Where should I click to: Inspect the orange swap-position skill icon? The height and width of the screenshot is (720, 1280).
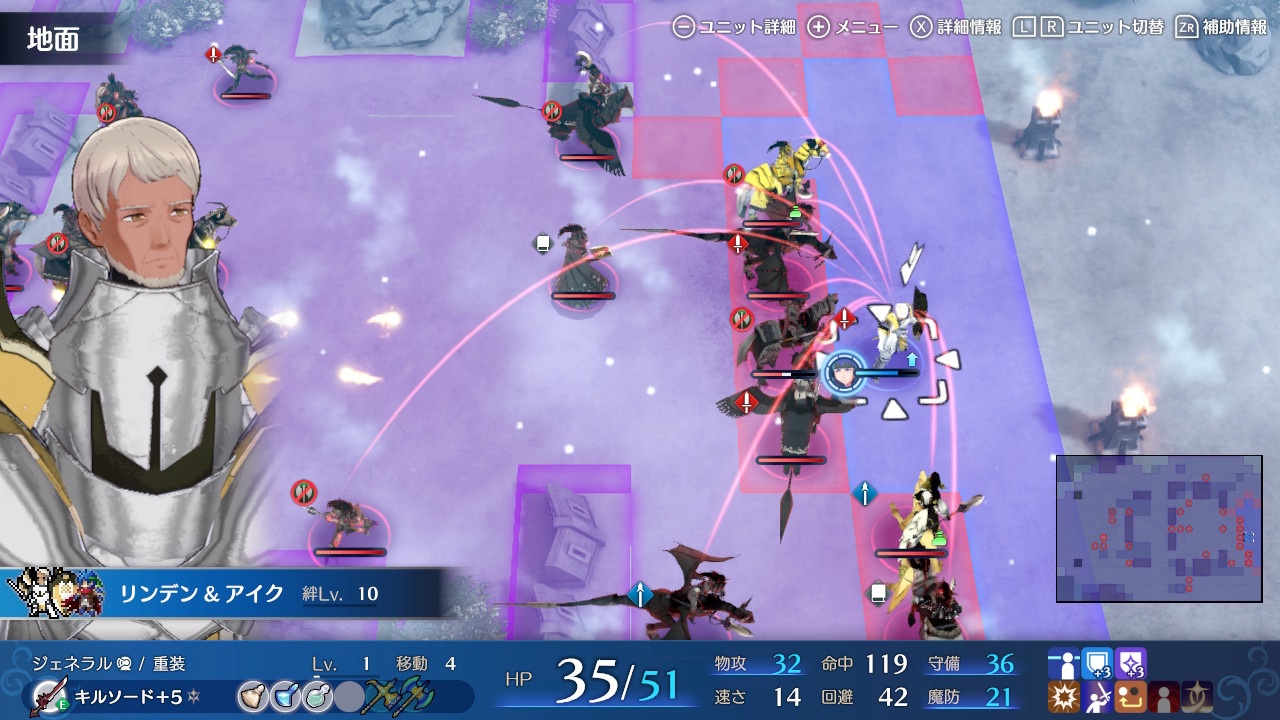point(1131,697)
